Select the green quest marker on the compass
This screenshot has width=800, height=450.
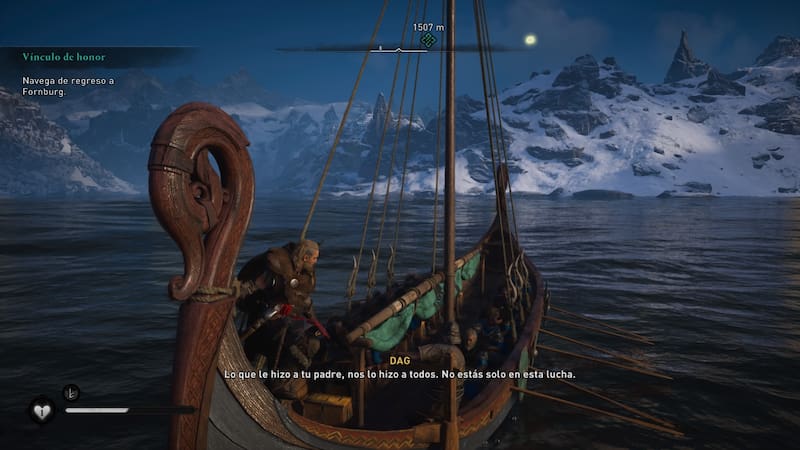pyautogui.click(x=428, y=41)
